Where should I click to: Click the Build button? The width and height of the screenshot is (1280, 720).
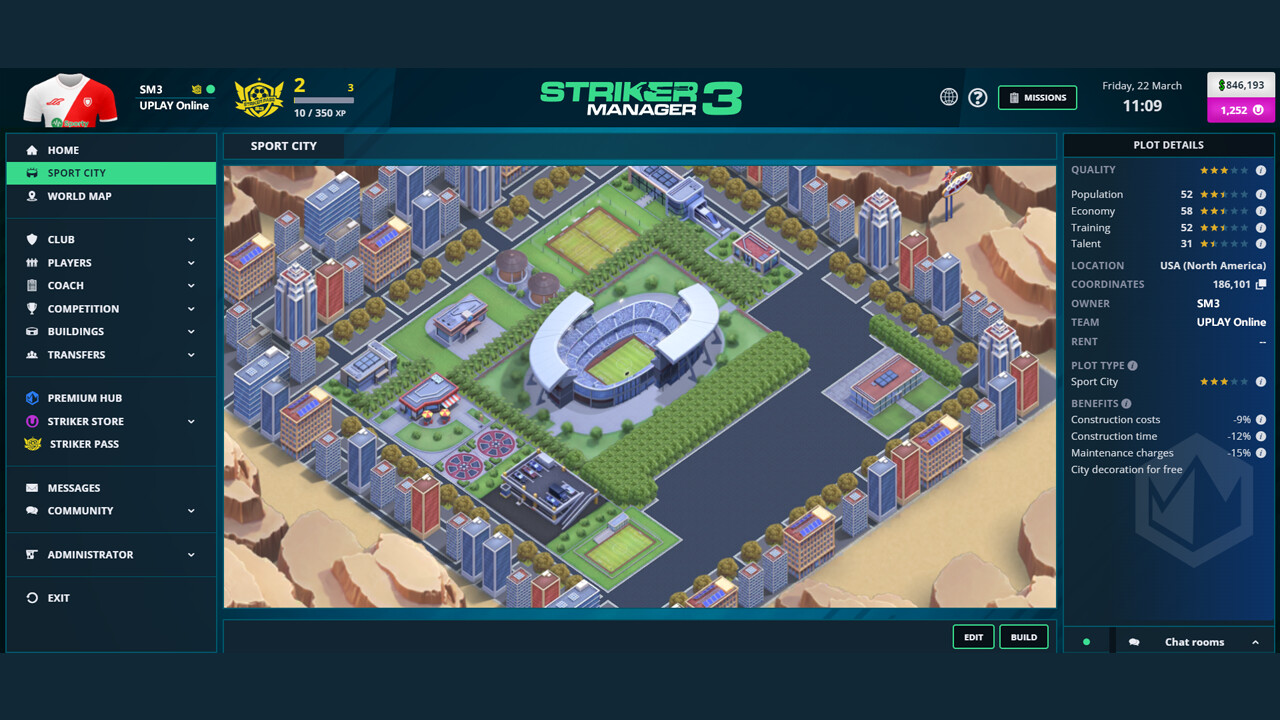click(x=1023, y=637)
